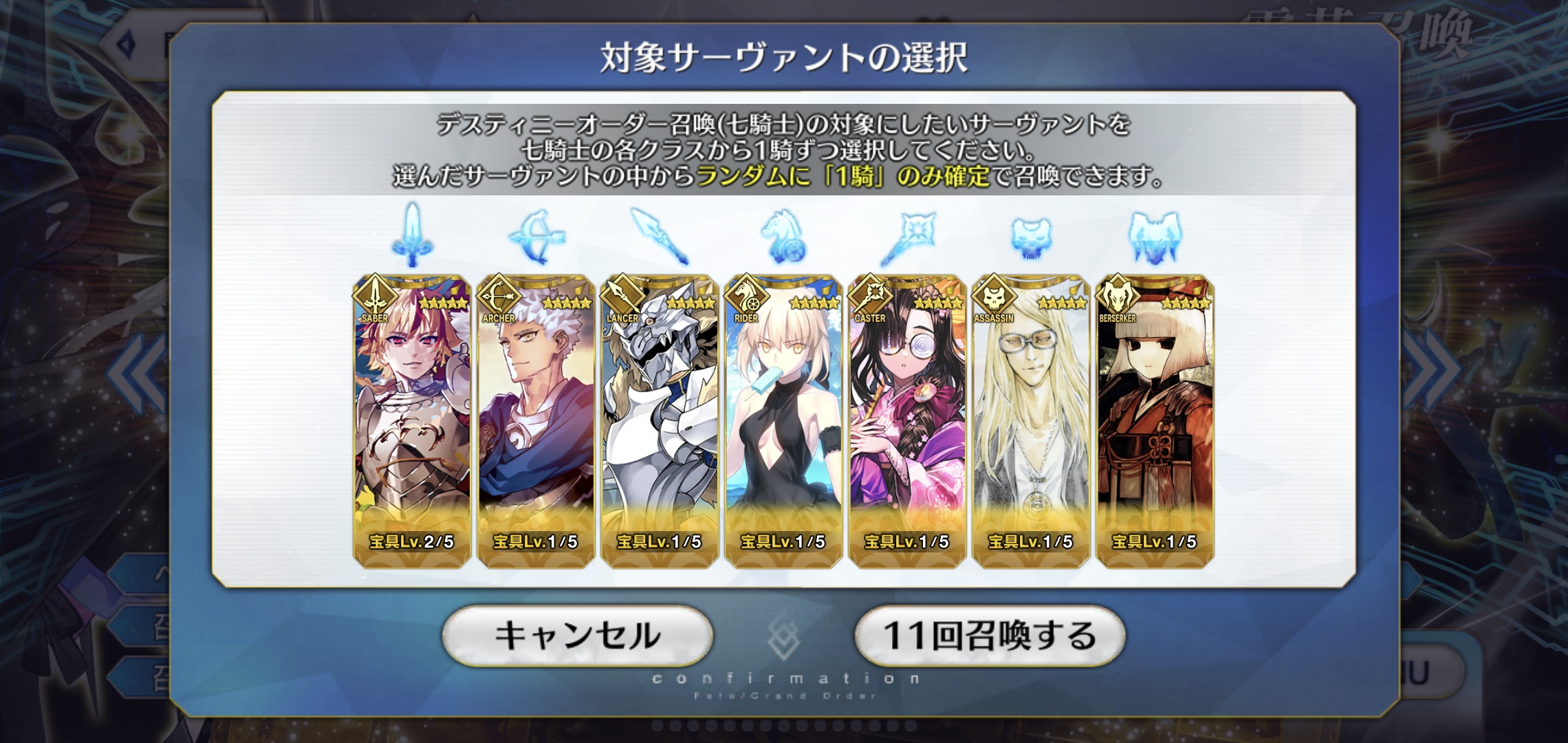Image resolution: width=1568 pixels, height=743 pixels.
Task: Pick the Lancer servant card
Action: click(x=660, y=421)
